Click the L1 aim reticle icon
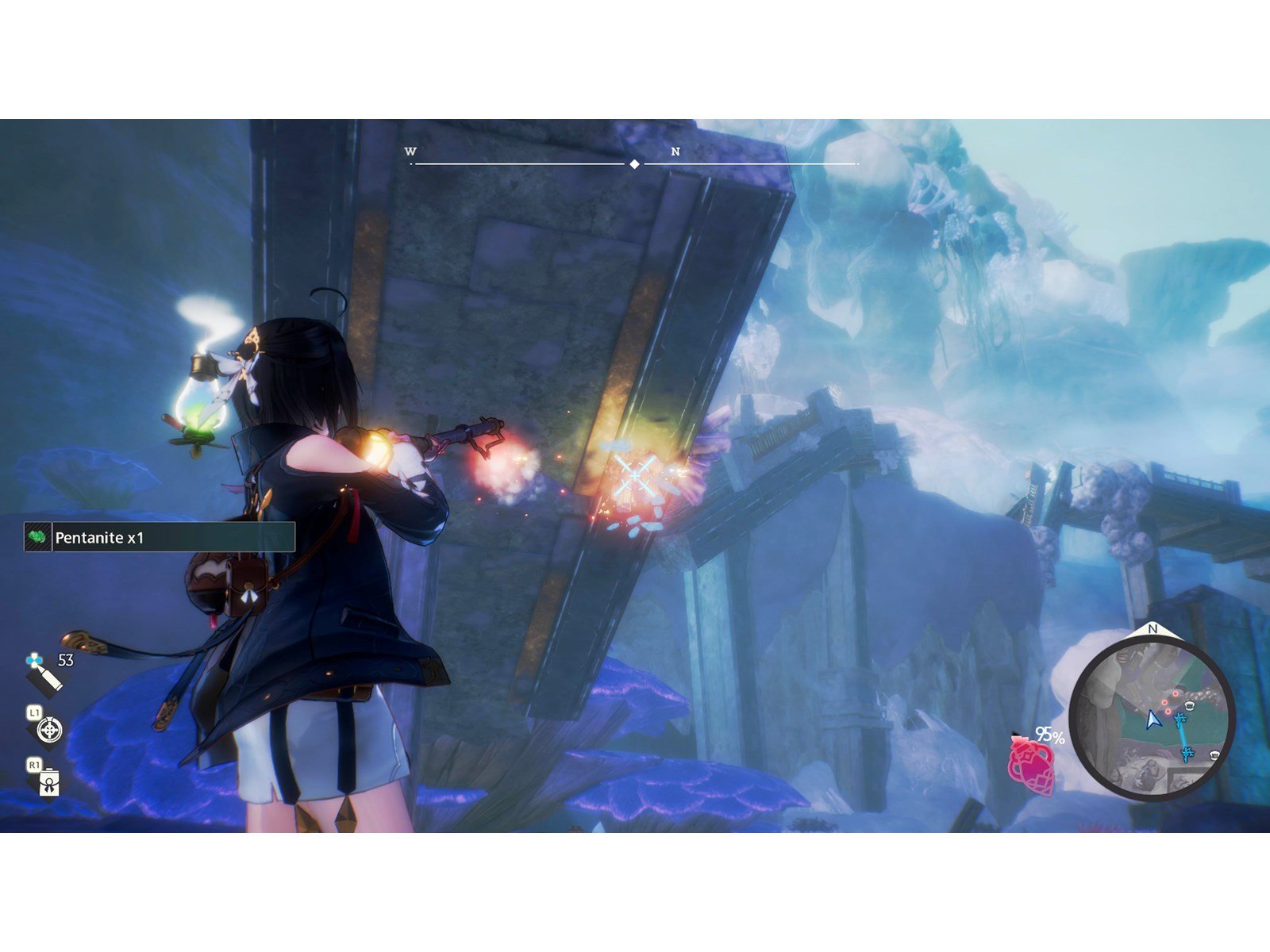Screen dimensions: 1270x952 (x=49, y=731)
